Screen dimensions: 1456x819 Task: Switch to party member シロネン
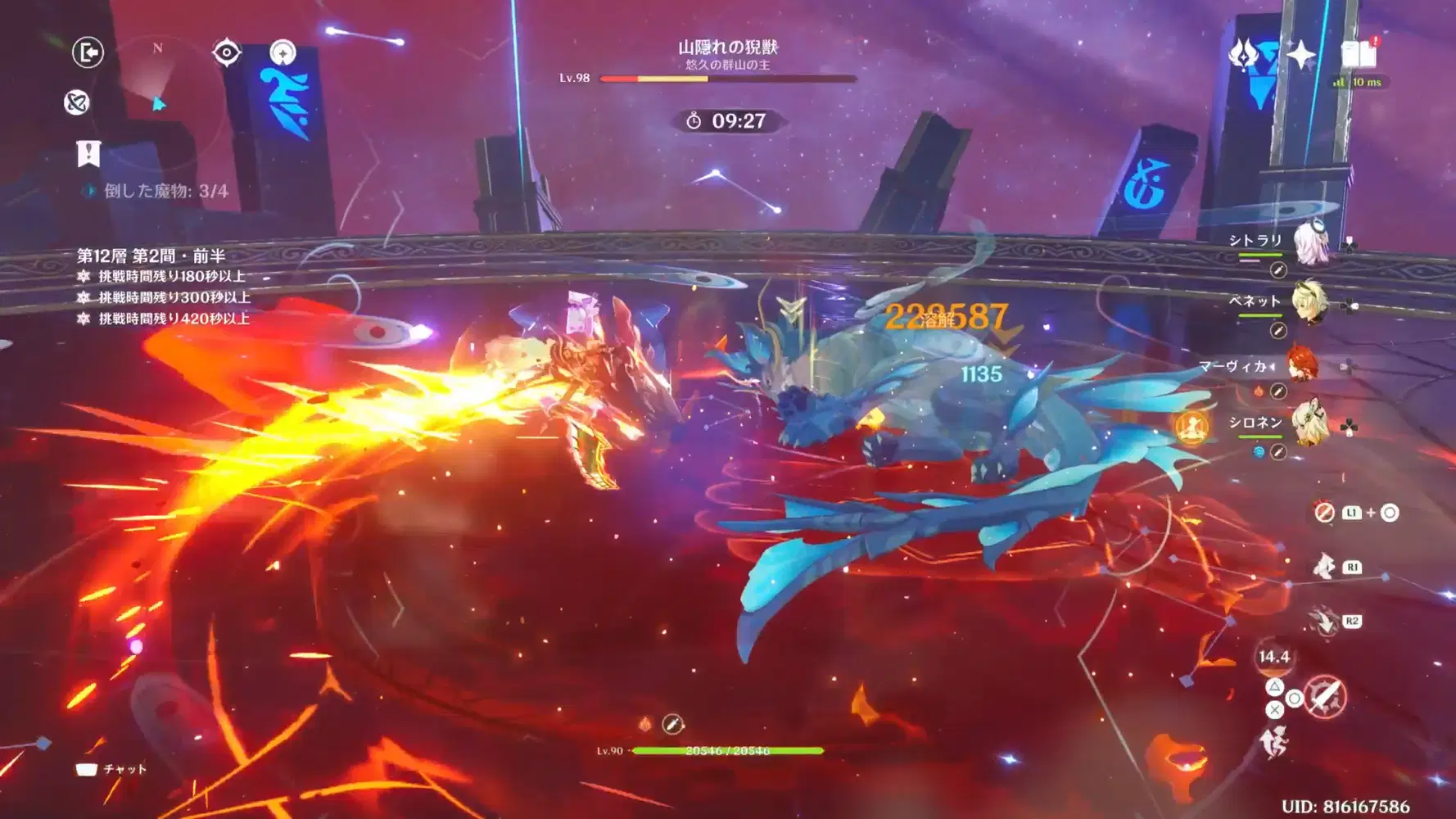coord(1309,423)
